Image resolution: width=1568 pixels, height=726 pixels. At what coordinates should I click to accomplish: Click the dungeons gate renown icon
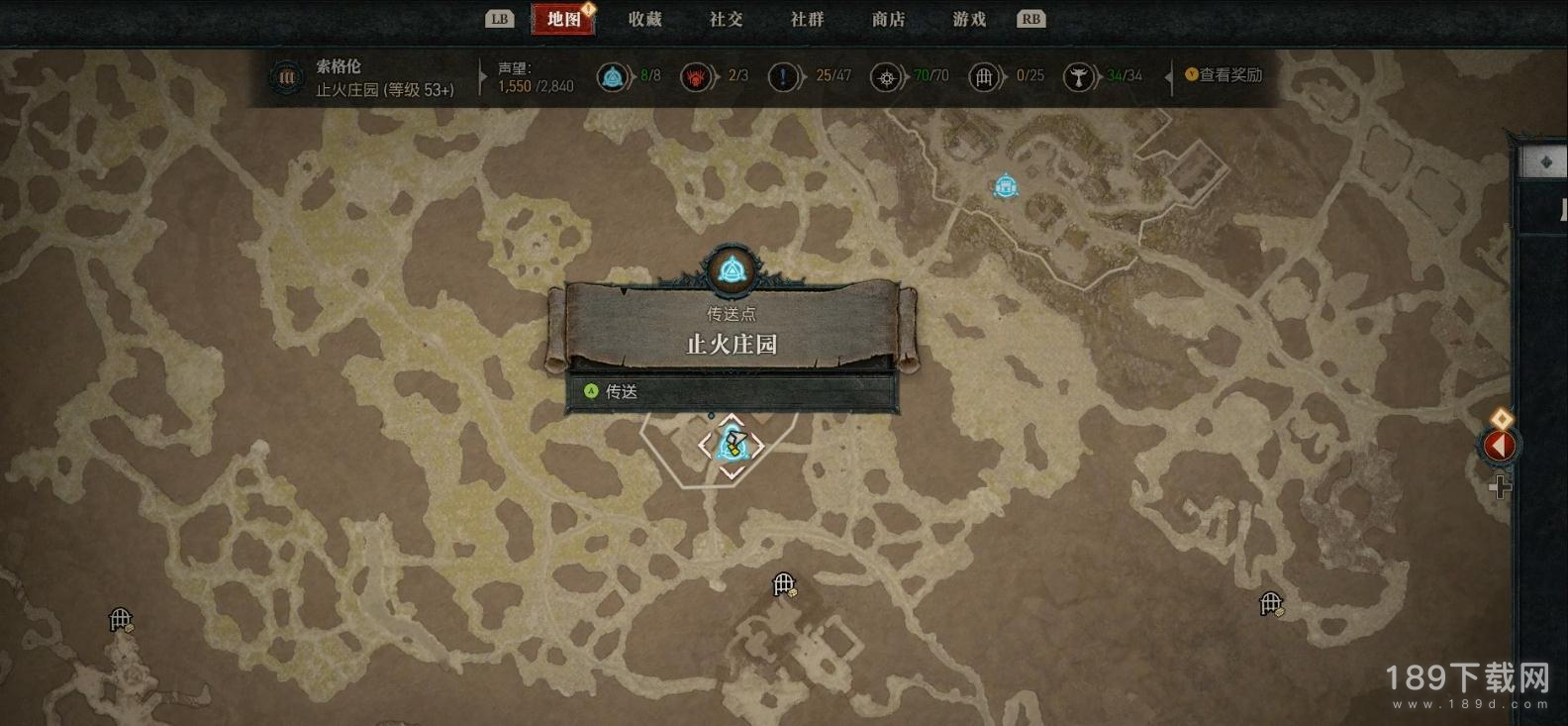pos(984,76)
